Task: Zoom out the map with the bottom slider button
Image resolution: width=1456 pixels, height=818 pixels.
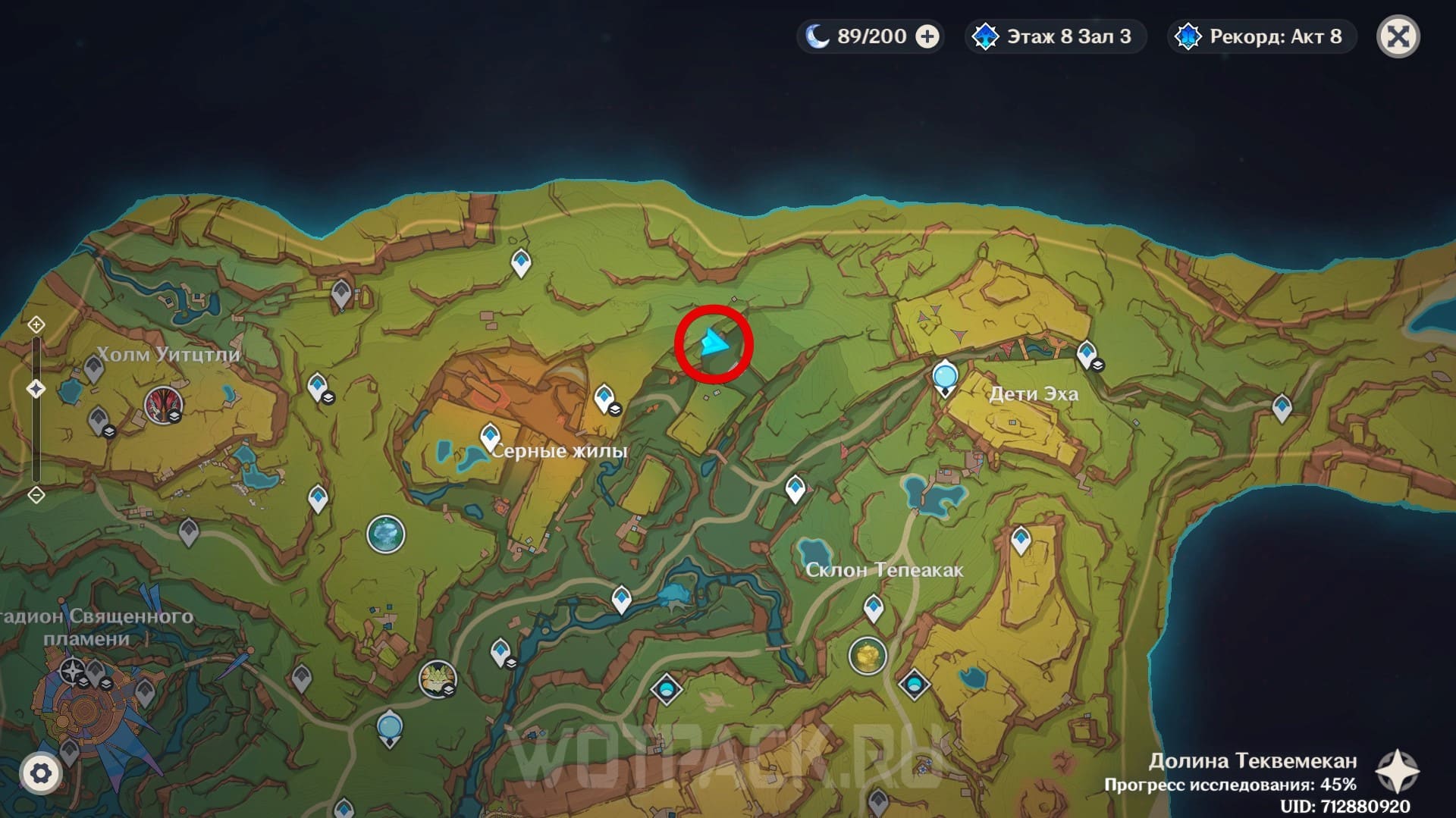Action: [x=36, y=495]
